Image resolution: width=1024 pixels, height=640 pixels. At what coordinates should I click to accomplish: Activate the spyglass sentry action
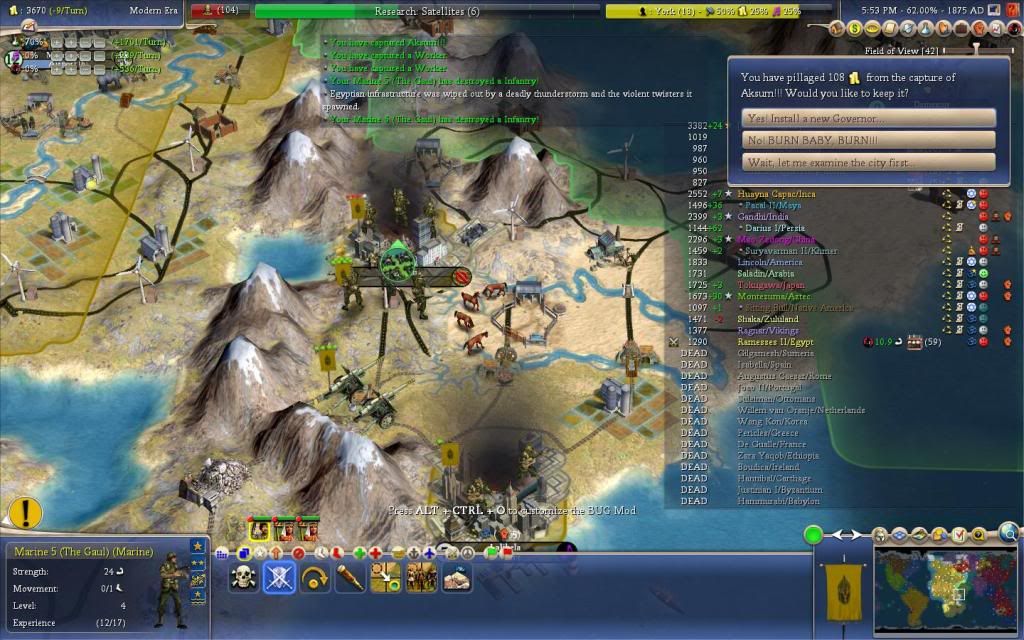tap(350, 578)
